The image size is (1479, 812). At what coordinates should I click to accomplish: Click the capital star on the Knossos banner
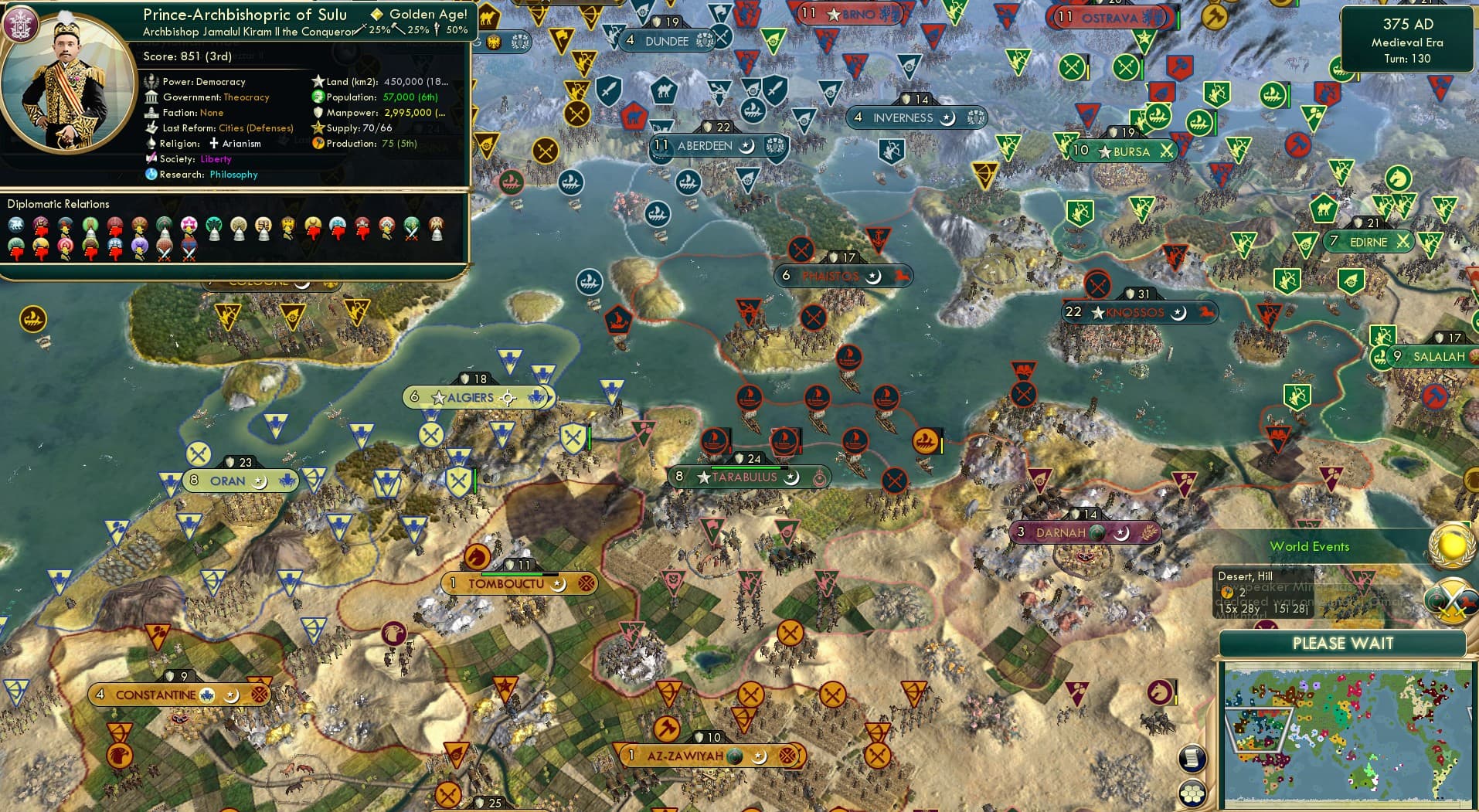coord(1097,312)
